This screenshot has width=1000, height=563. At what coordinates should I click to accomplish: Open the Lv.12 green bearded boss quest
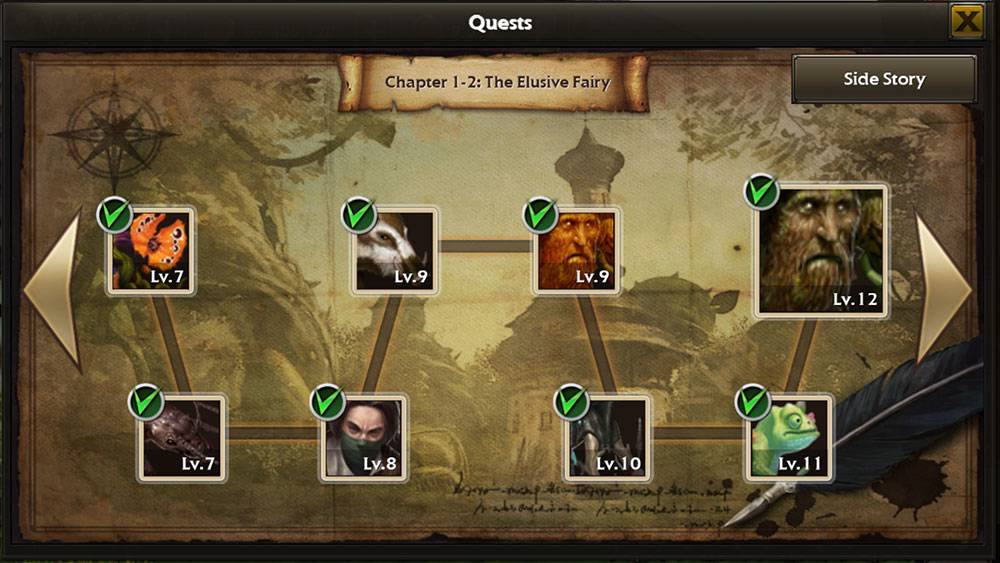[821, 251]
